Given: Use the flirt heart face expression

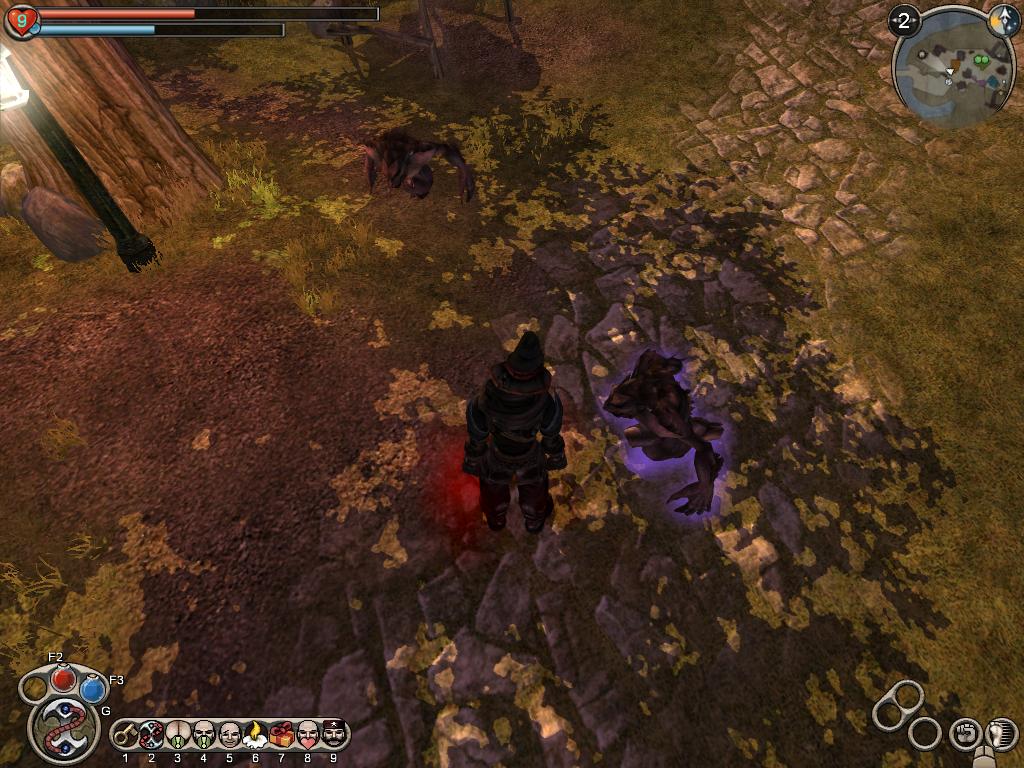Looking at the screenshot, I should point(308,735).
